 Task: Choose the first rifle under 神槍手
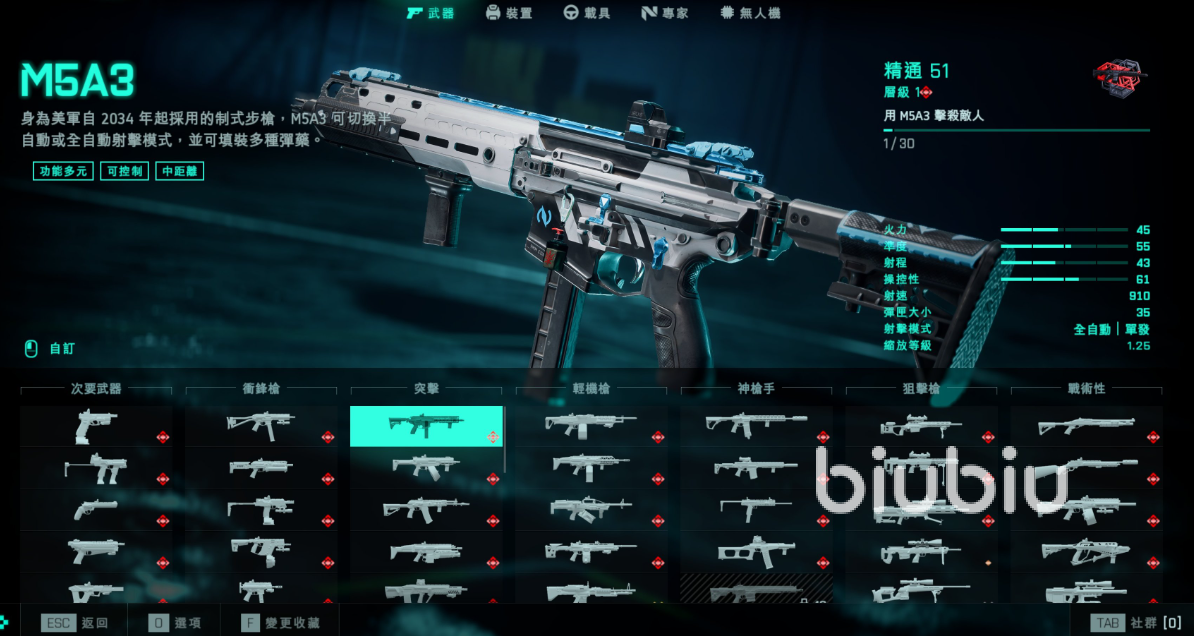point(755,426)
